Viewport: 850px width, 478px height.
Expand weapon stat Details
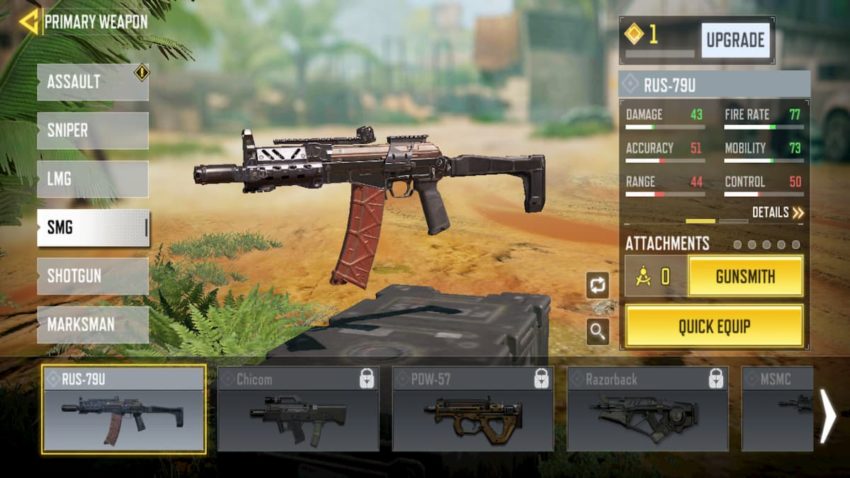[x=777, y=213]
